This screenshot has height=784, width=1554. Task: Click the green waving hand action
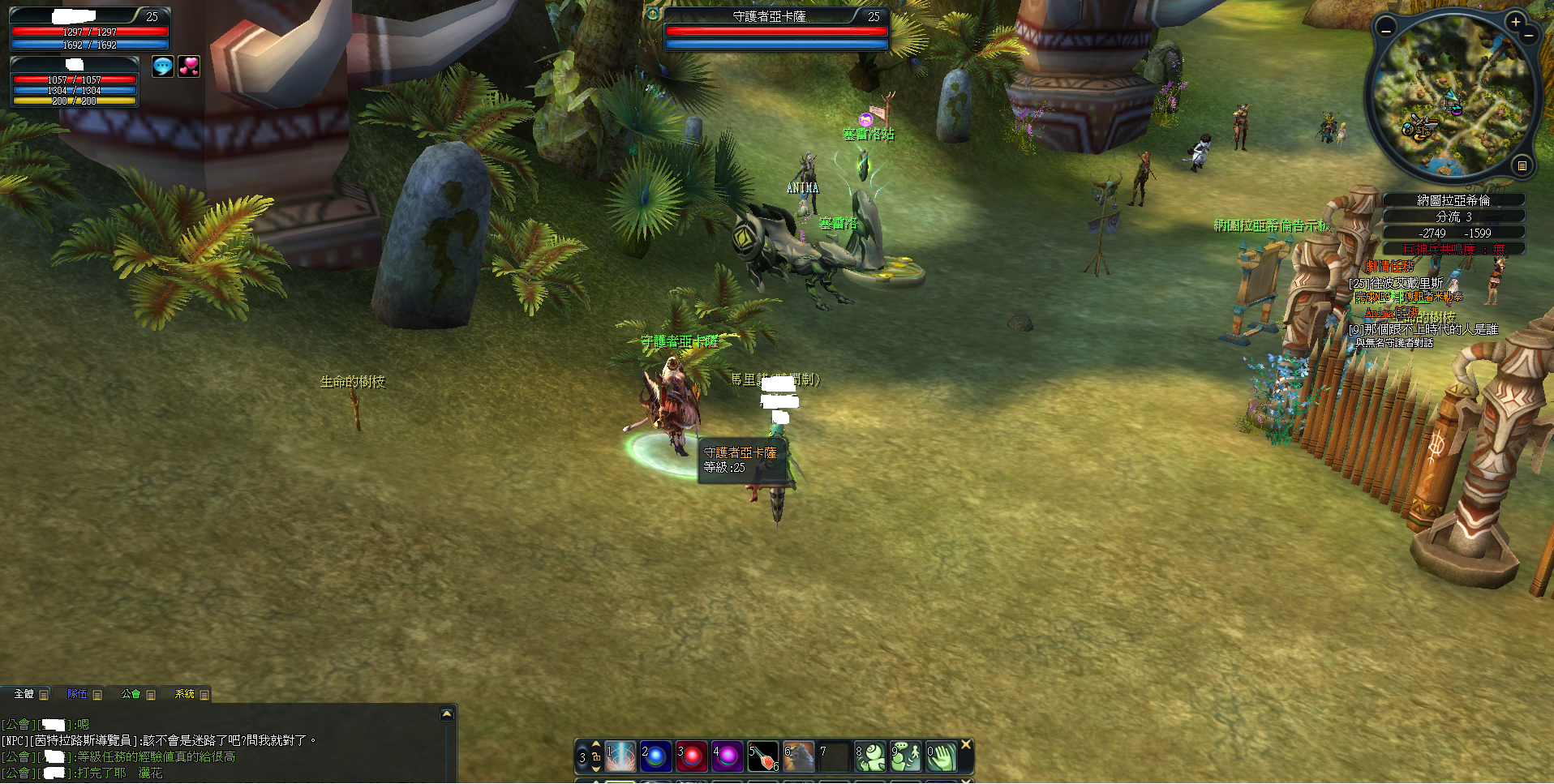click(x=942, y=756)
